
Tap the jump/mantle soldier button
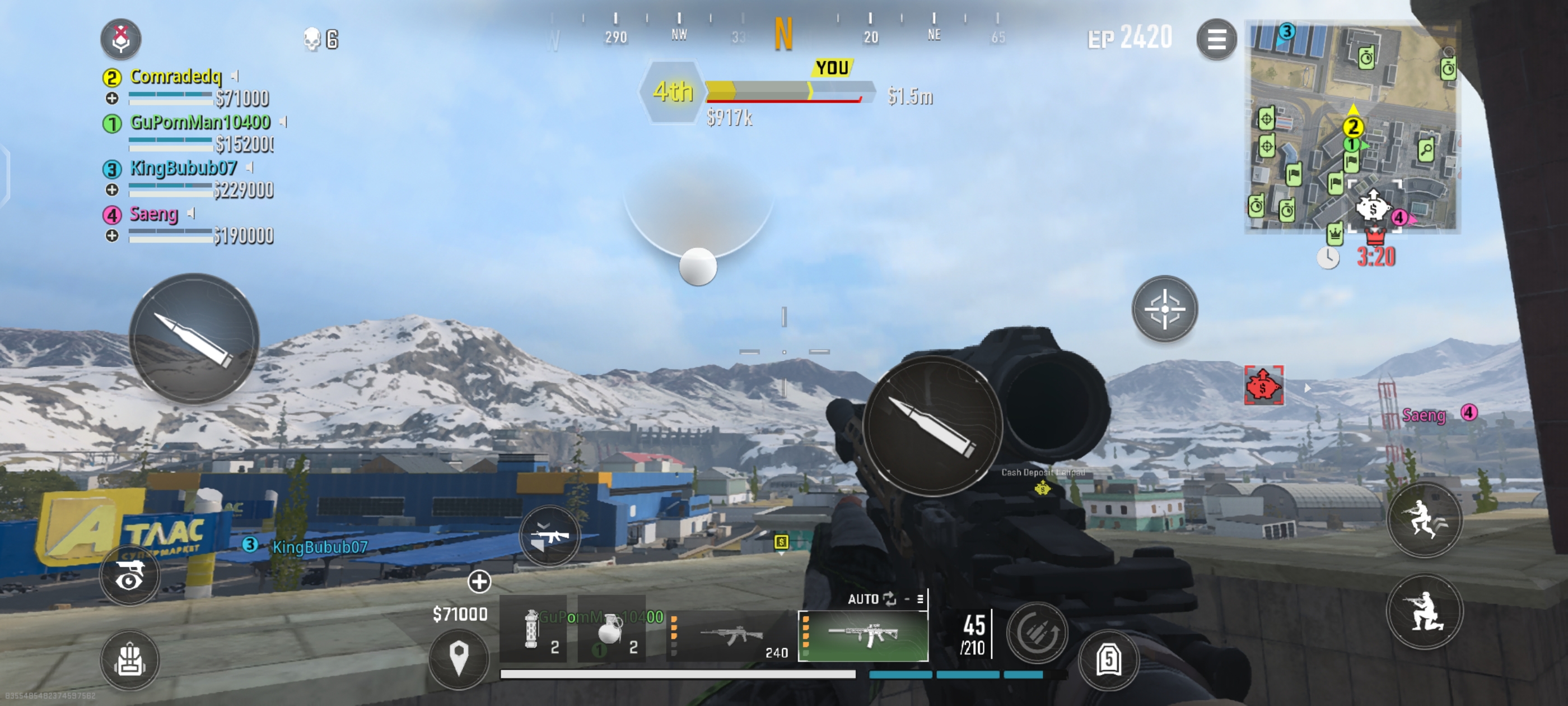click(x=1424, y=519)
